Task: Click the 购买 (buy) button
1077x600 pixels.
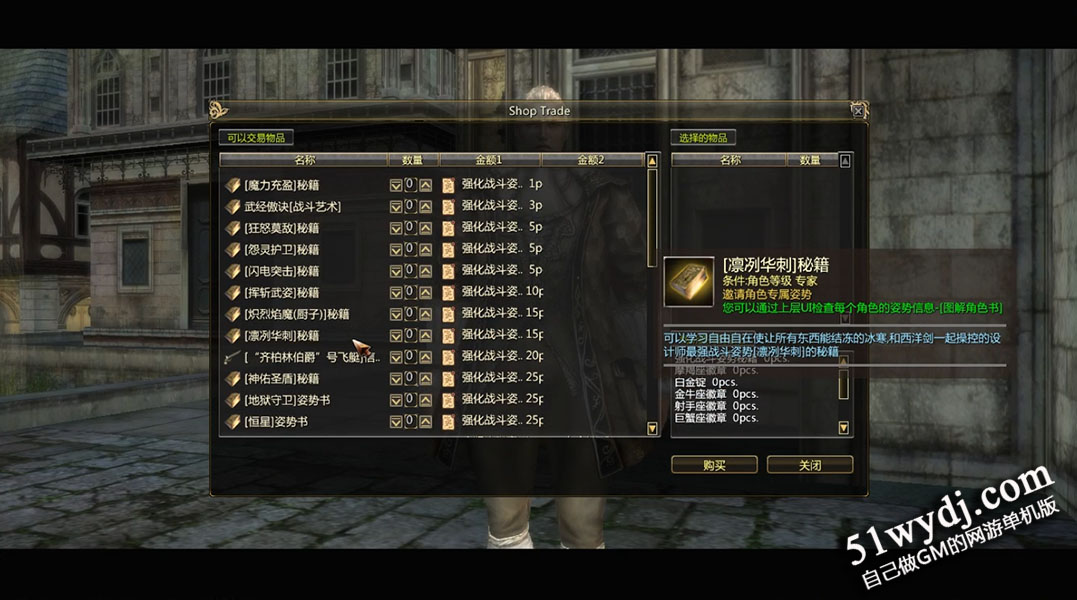Action: (x=714, y=465)
